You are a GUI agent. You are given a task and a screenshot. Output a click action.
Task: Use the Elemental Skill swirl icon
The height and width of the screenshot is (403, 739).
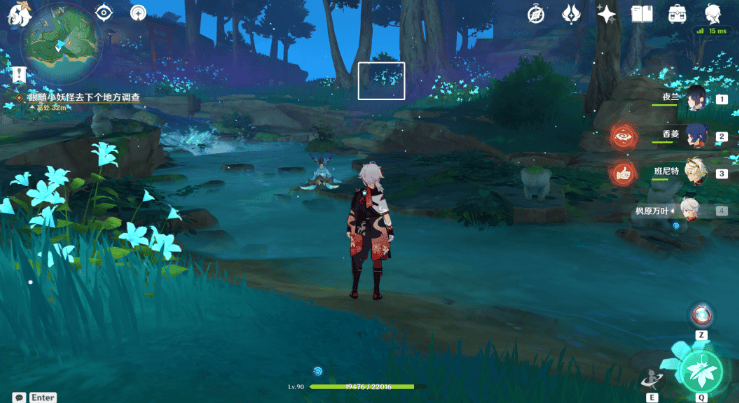click(x=652, y=378)
